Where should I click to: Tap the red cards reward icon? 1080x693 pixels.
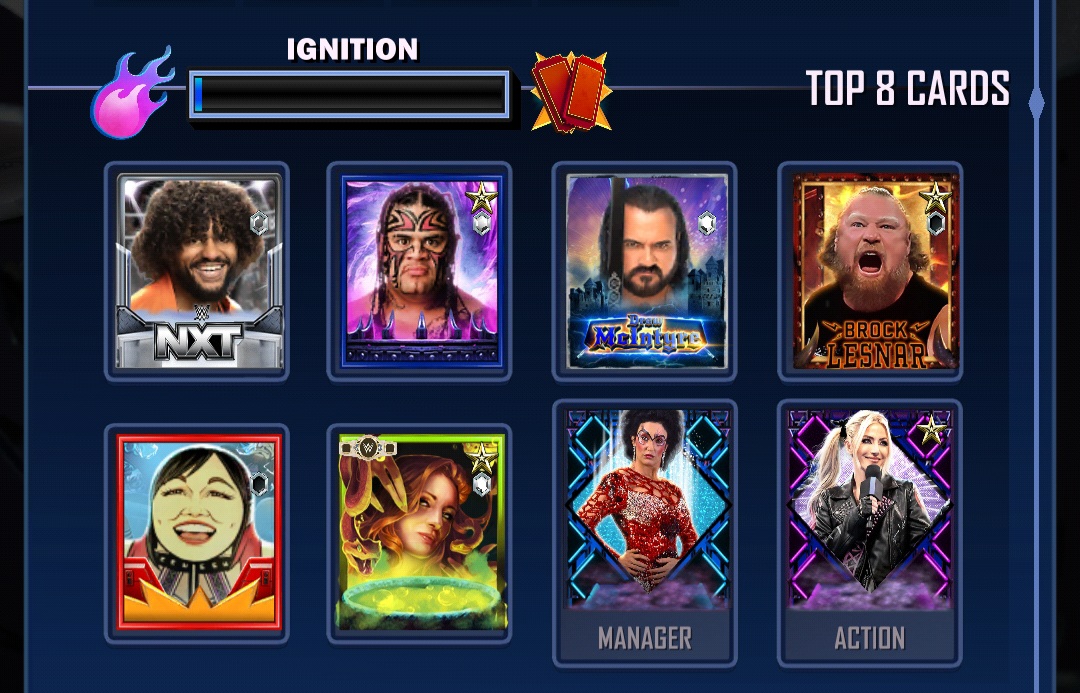[571, 93]
